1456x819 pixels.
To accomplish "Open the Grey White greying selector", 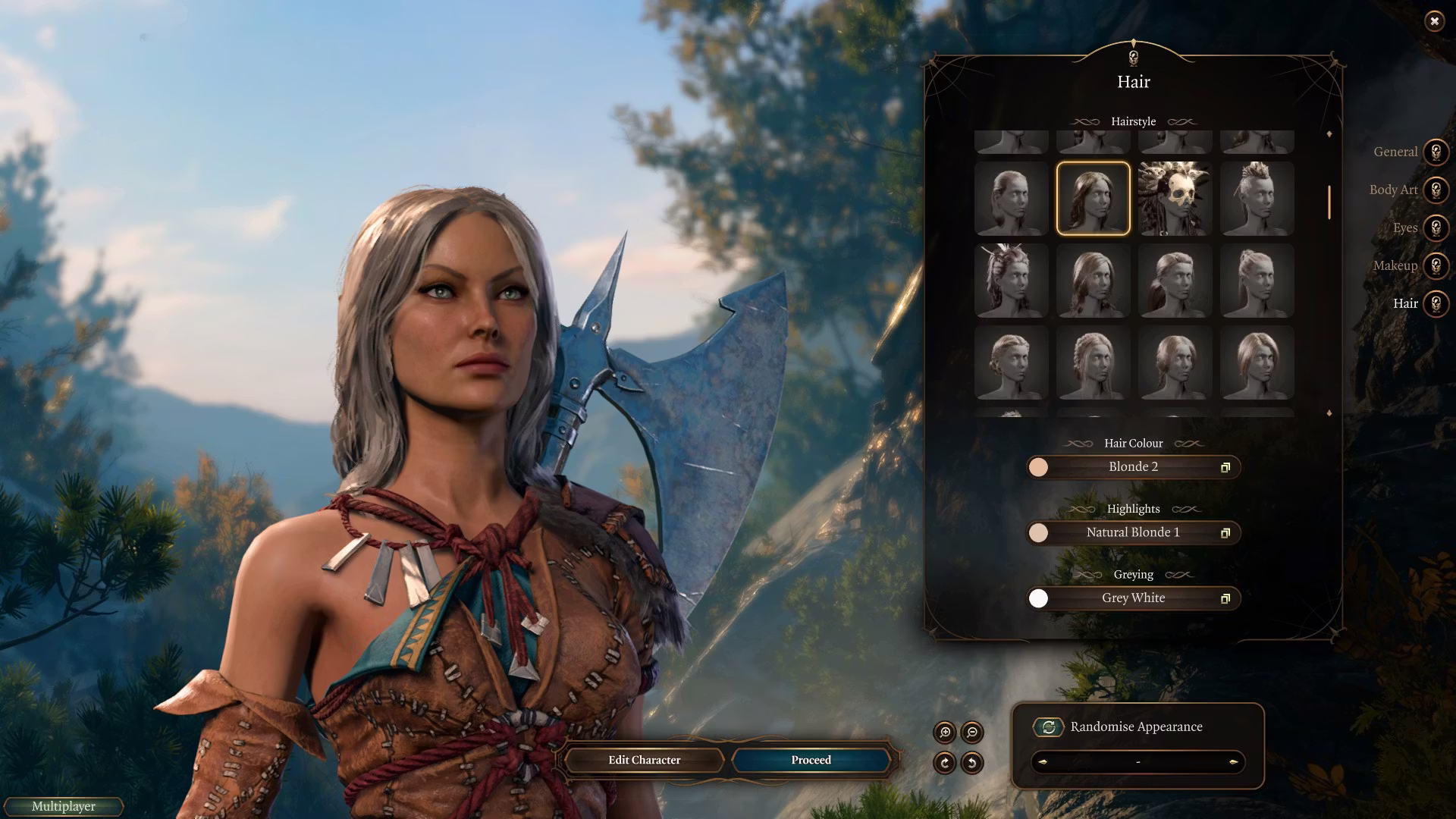I will click(1133, 598).
